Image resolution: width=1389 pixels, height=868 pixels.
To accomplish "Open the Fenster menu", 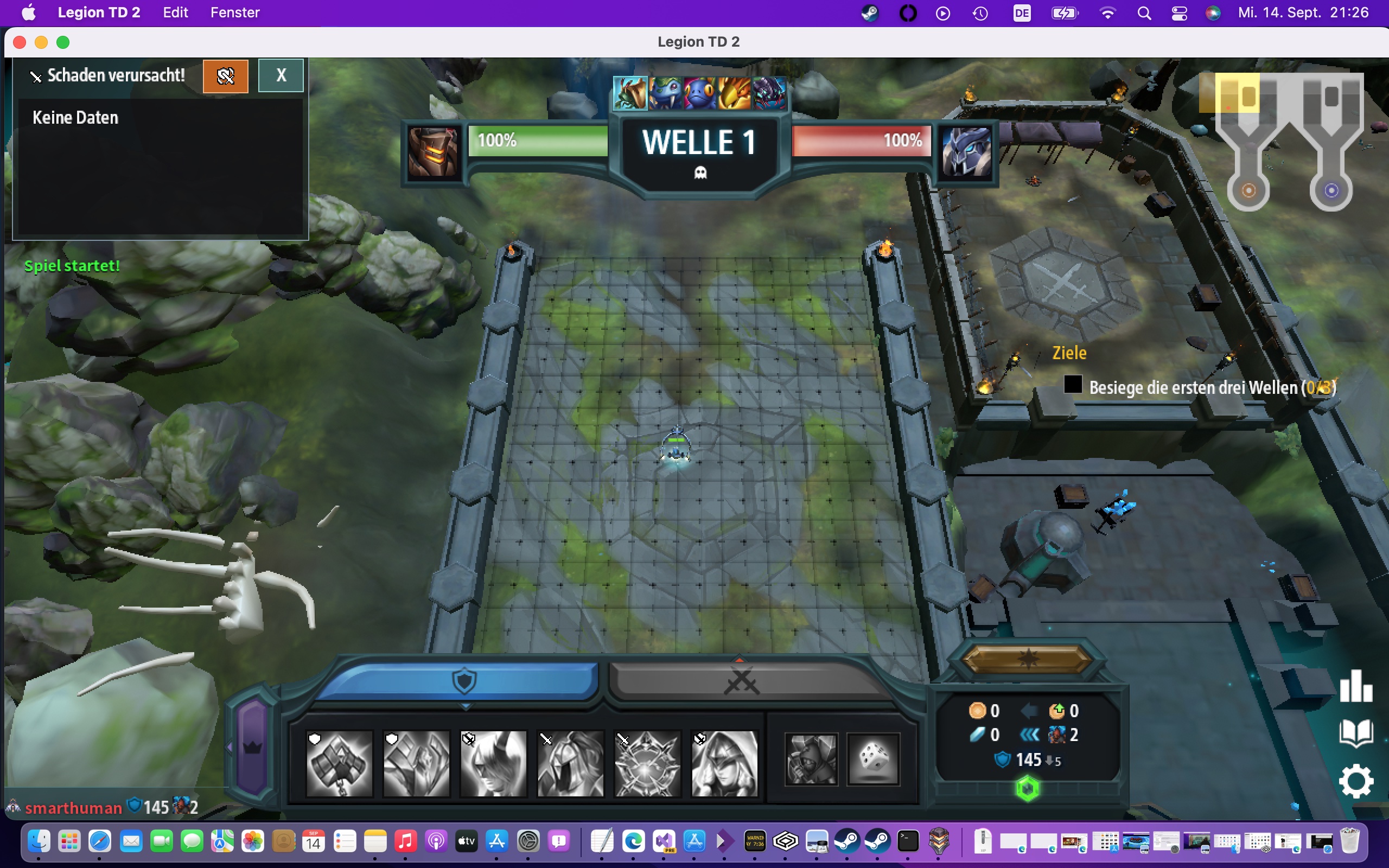I will pos(234,12).
